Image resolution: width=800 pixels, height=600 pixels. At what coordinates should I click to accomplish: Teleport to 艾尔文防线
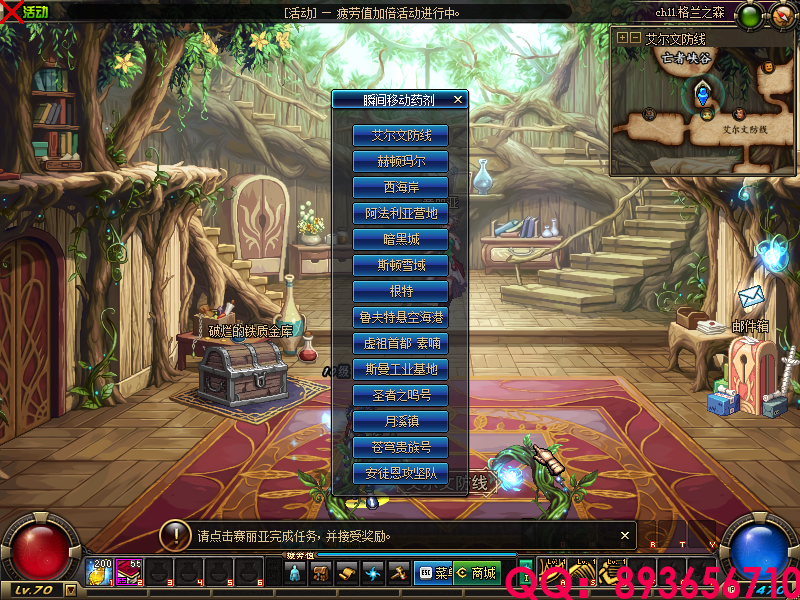400,135
